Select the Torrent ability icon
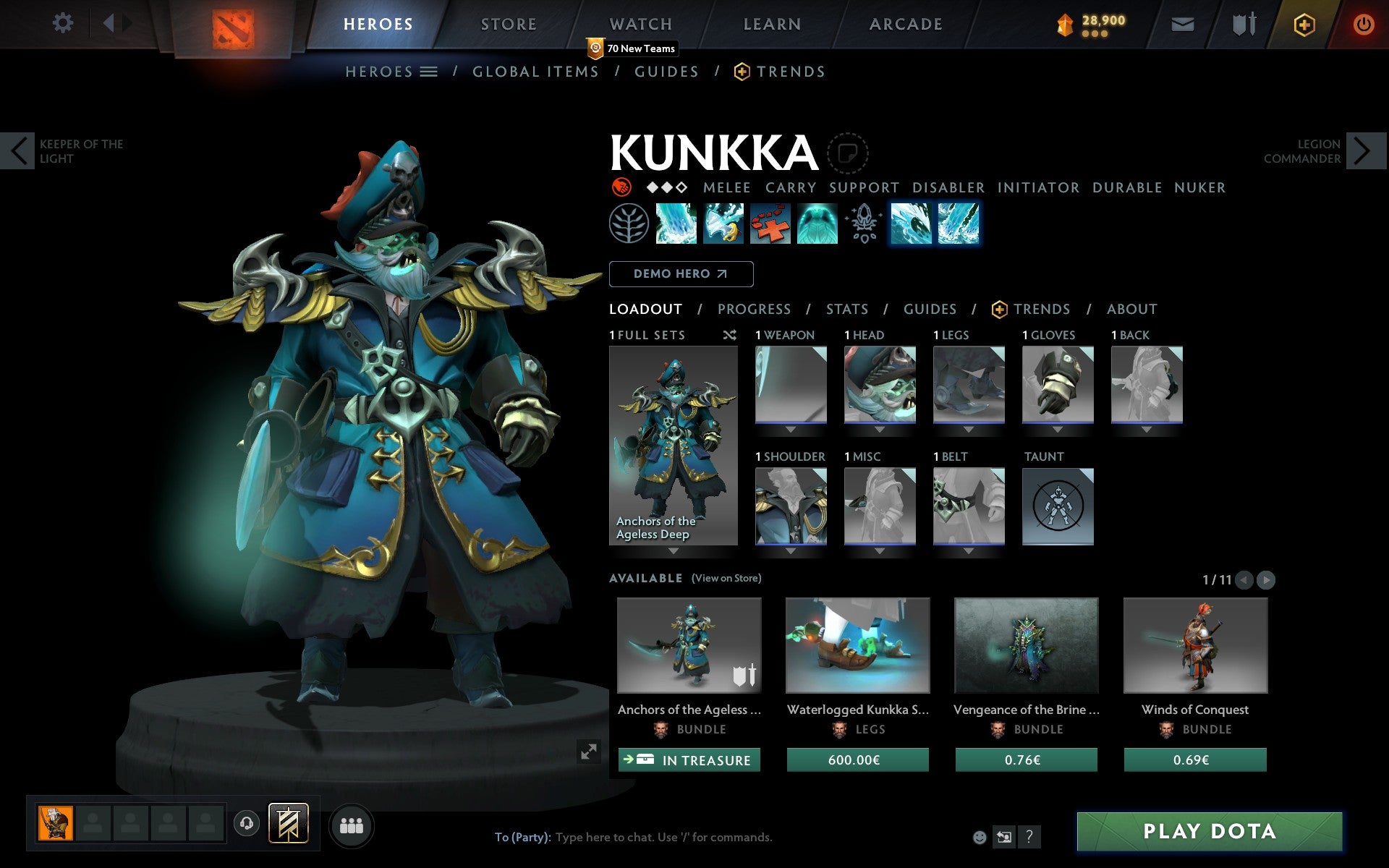The height and width of the screenshot is (868, 1389). pos(676,224)
